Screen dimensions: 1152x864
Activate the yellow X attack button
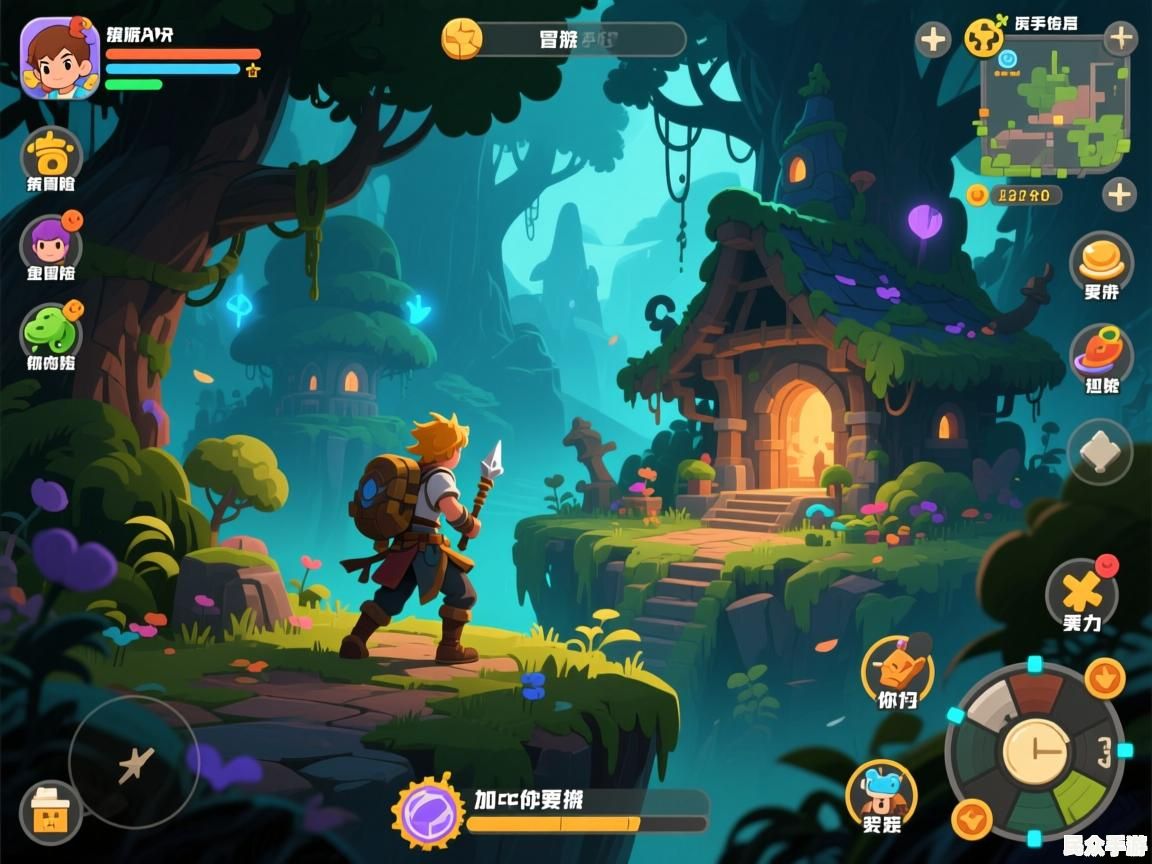(1081, 592)
